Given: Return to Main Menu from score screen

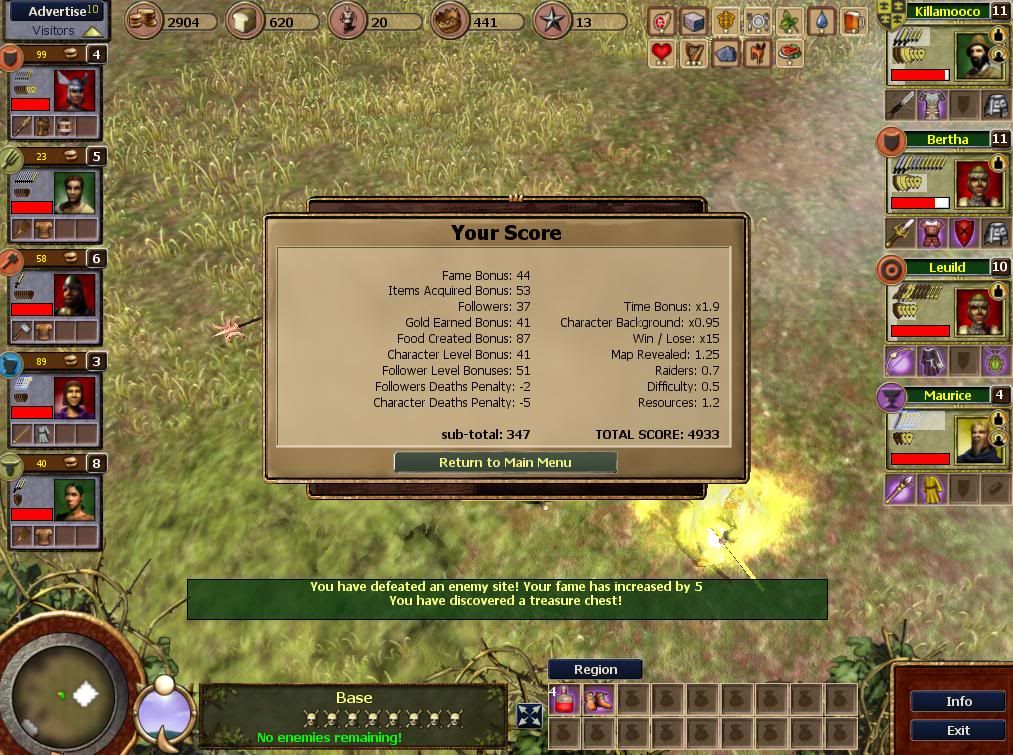Looking at the screenshot, I should coord(505,462).
